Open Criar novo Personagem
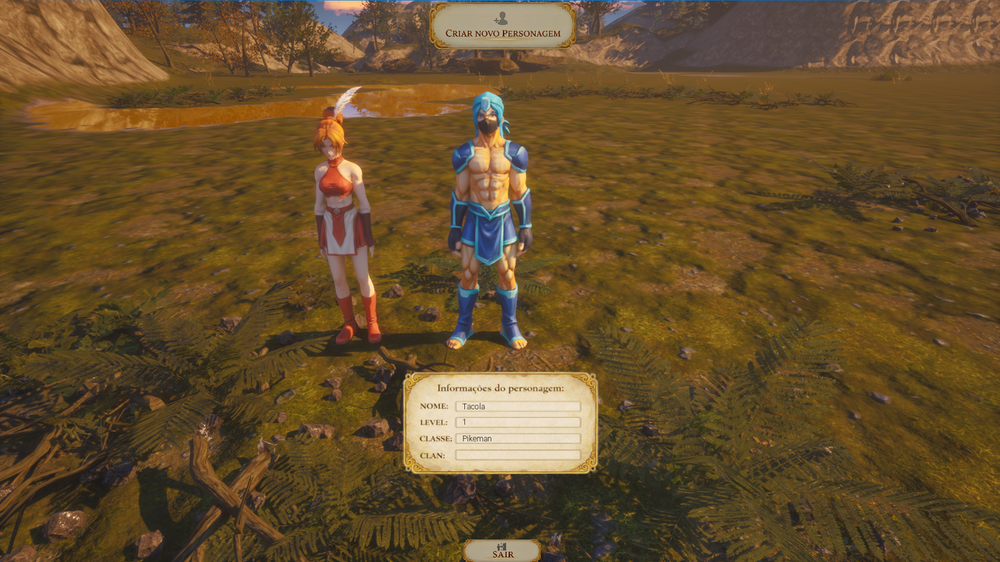 pyautogui.click(x=502, y=26)
